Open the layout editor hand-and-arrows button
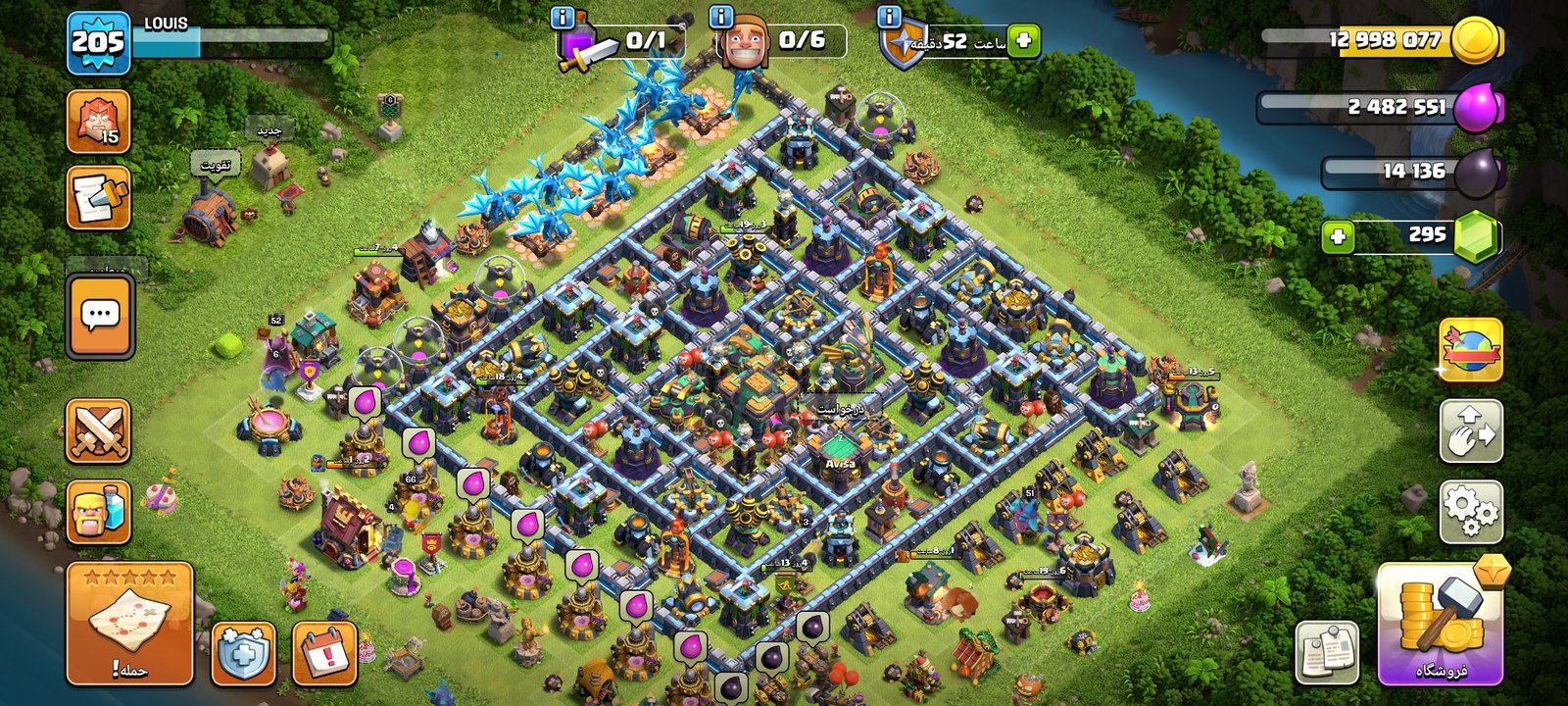The image size is (1568, 706). pos(1471,430)
